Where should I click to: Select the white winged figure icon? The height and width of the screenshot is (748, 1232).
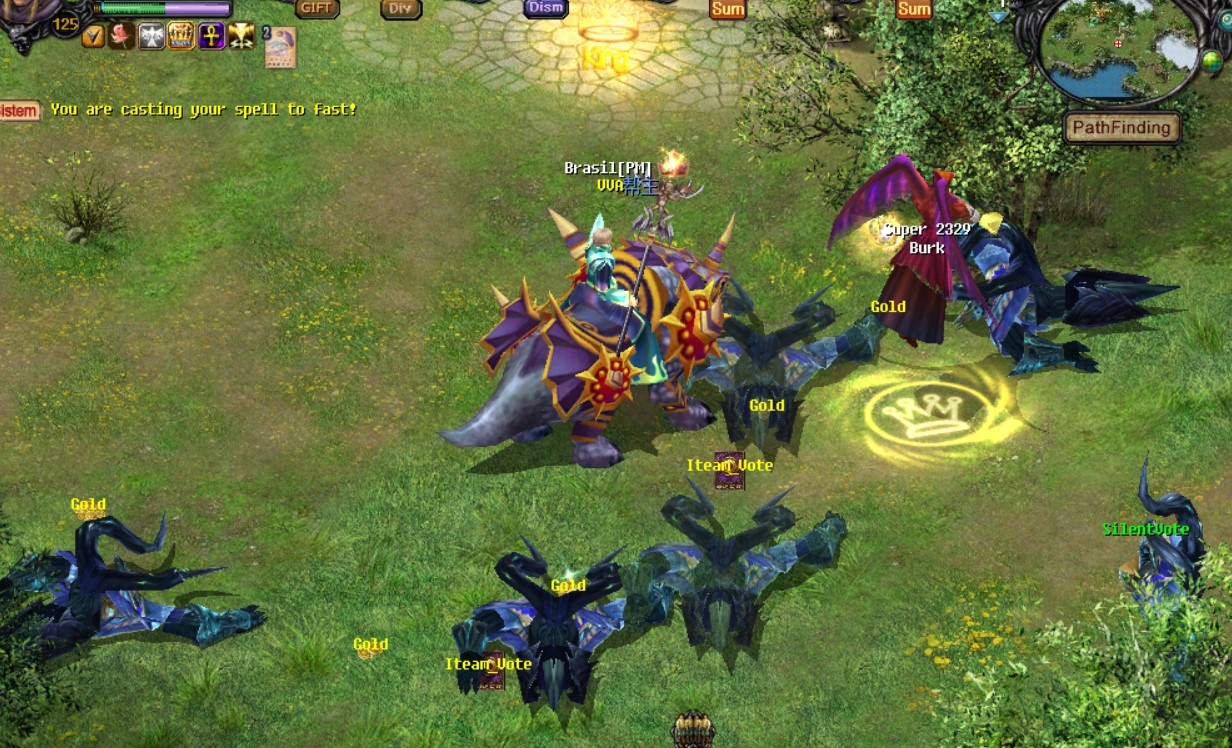pos(151,37)
